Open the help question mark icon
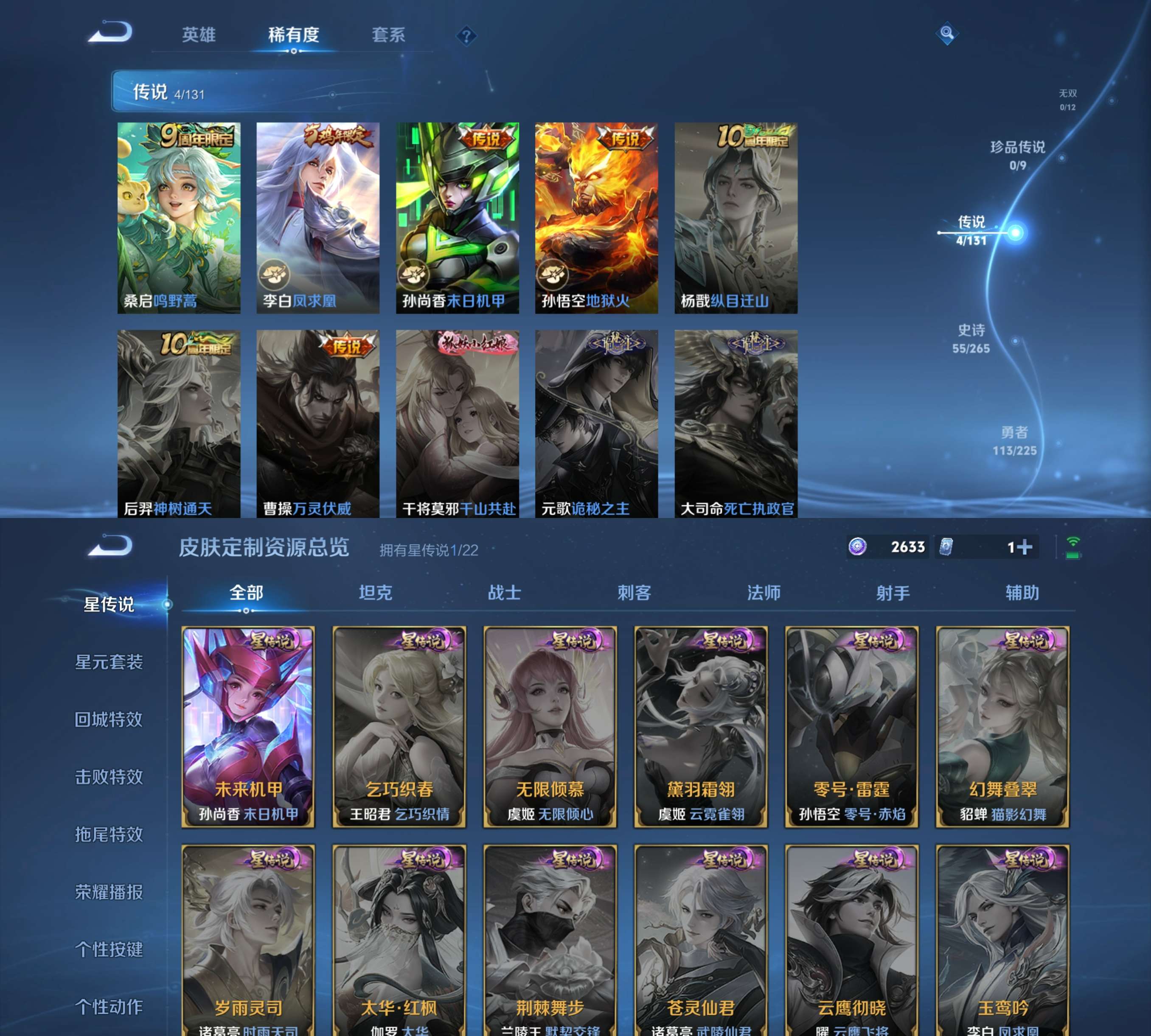The image size is (1151, 1036). click(467, 36)
